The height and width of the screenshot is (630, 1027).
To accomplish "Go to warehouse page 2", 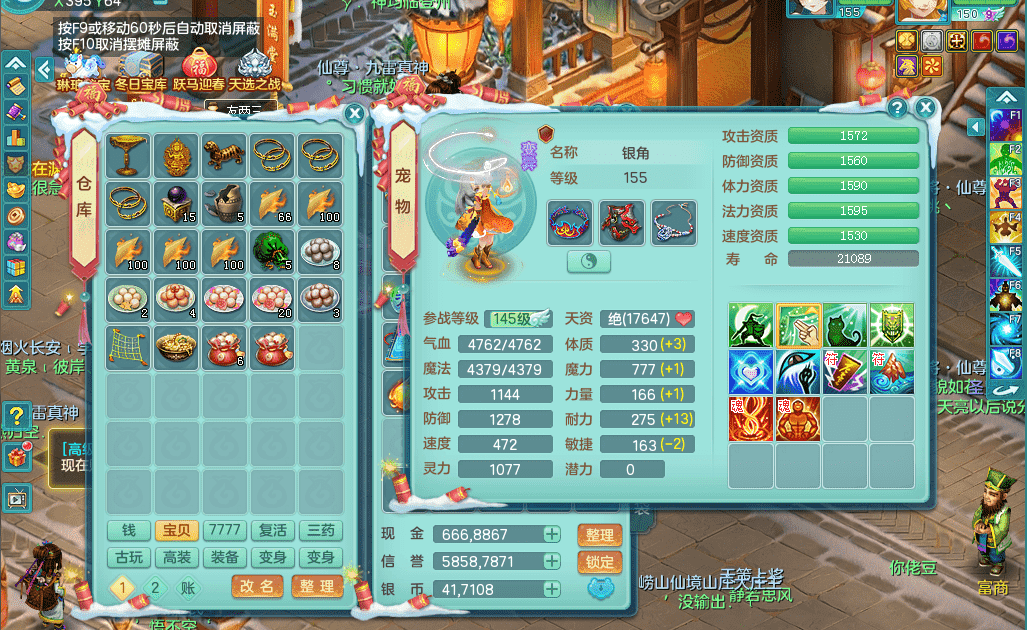I will pyautogui.click(x=154, y=588).
